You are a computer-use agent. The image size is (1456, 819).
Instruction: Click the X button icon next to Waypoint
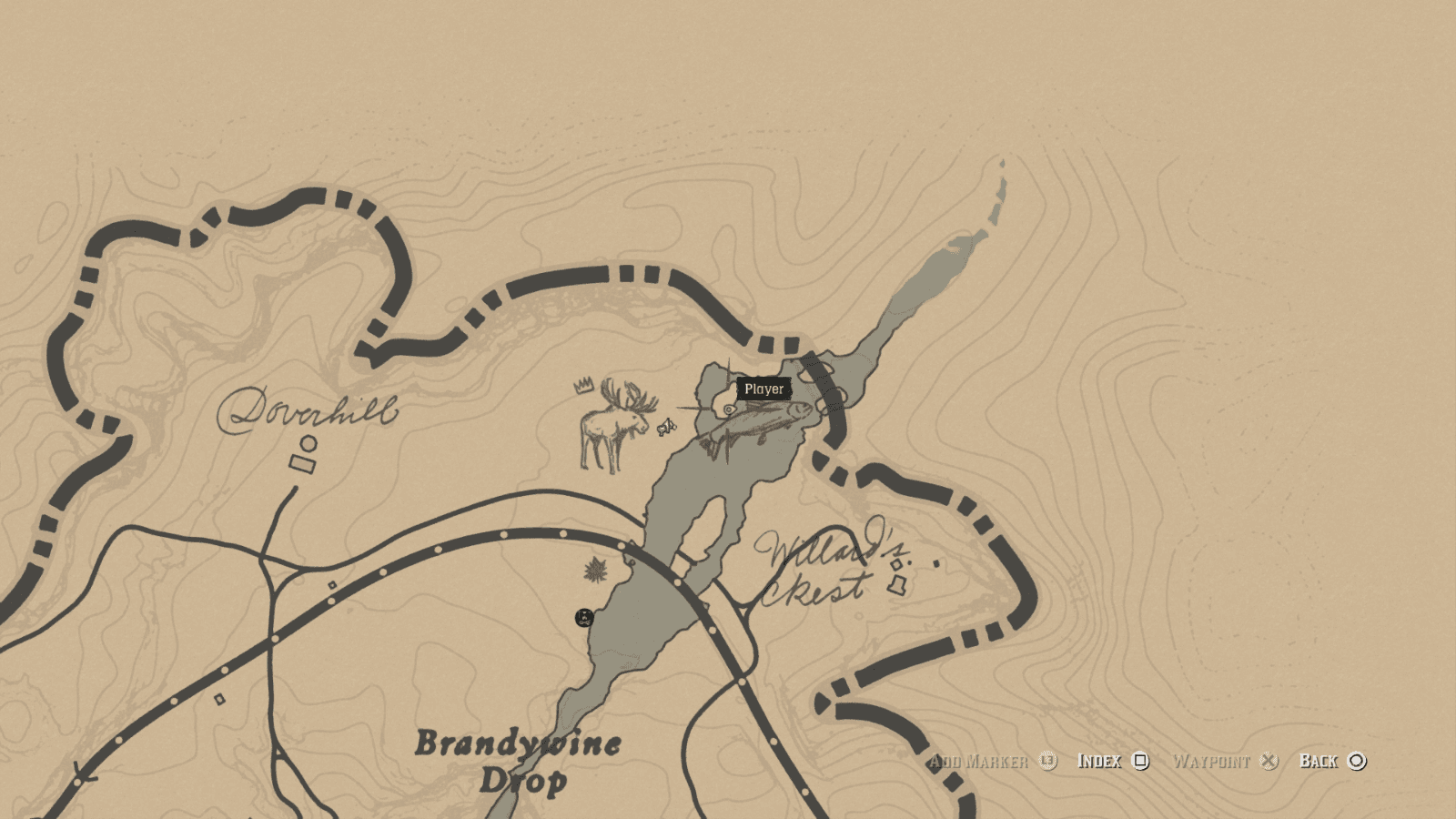[x=1269, y=761]
